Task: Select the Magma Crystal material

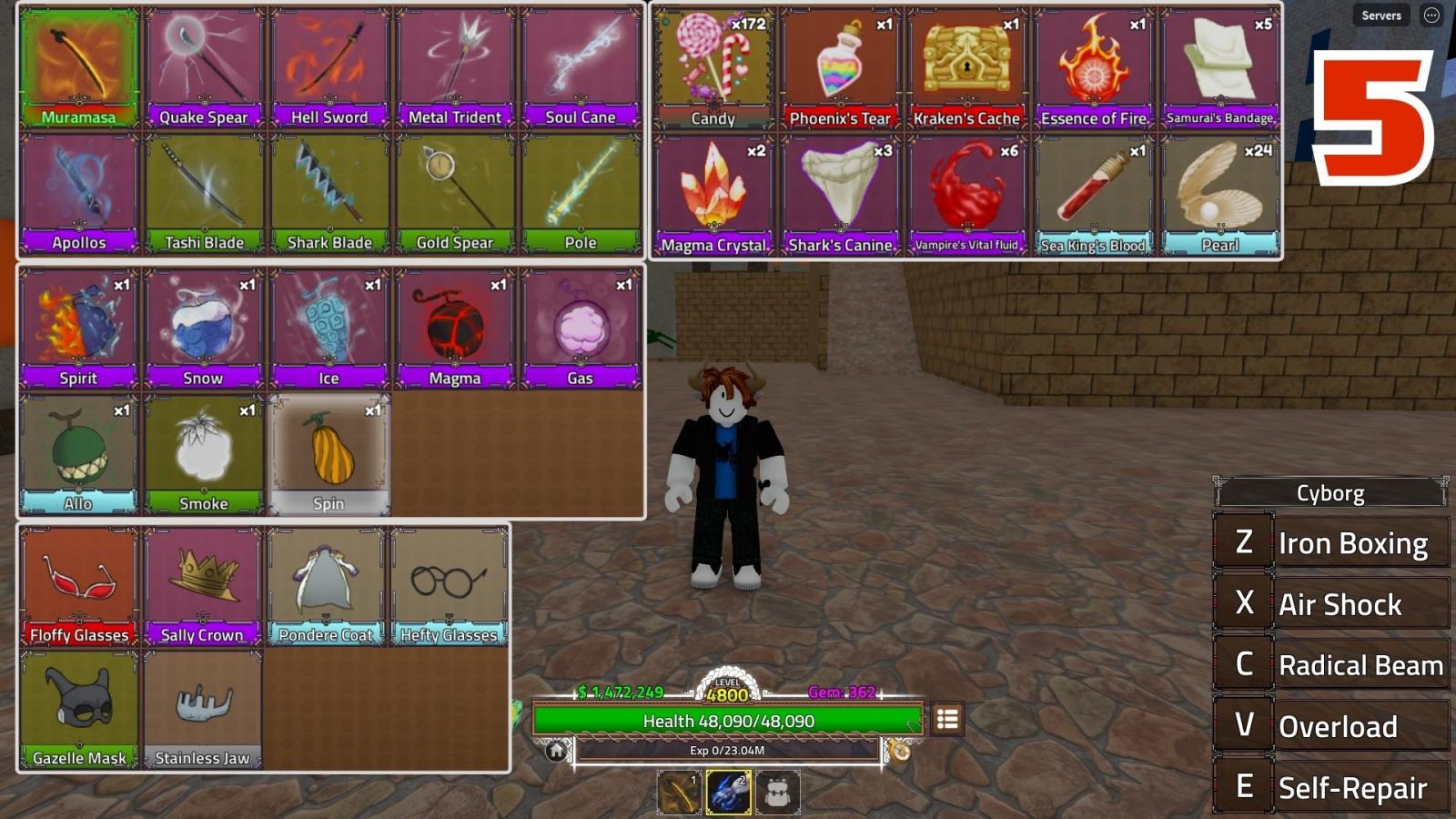Action: click(x=713, y=195)
